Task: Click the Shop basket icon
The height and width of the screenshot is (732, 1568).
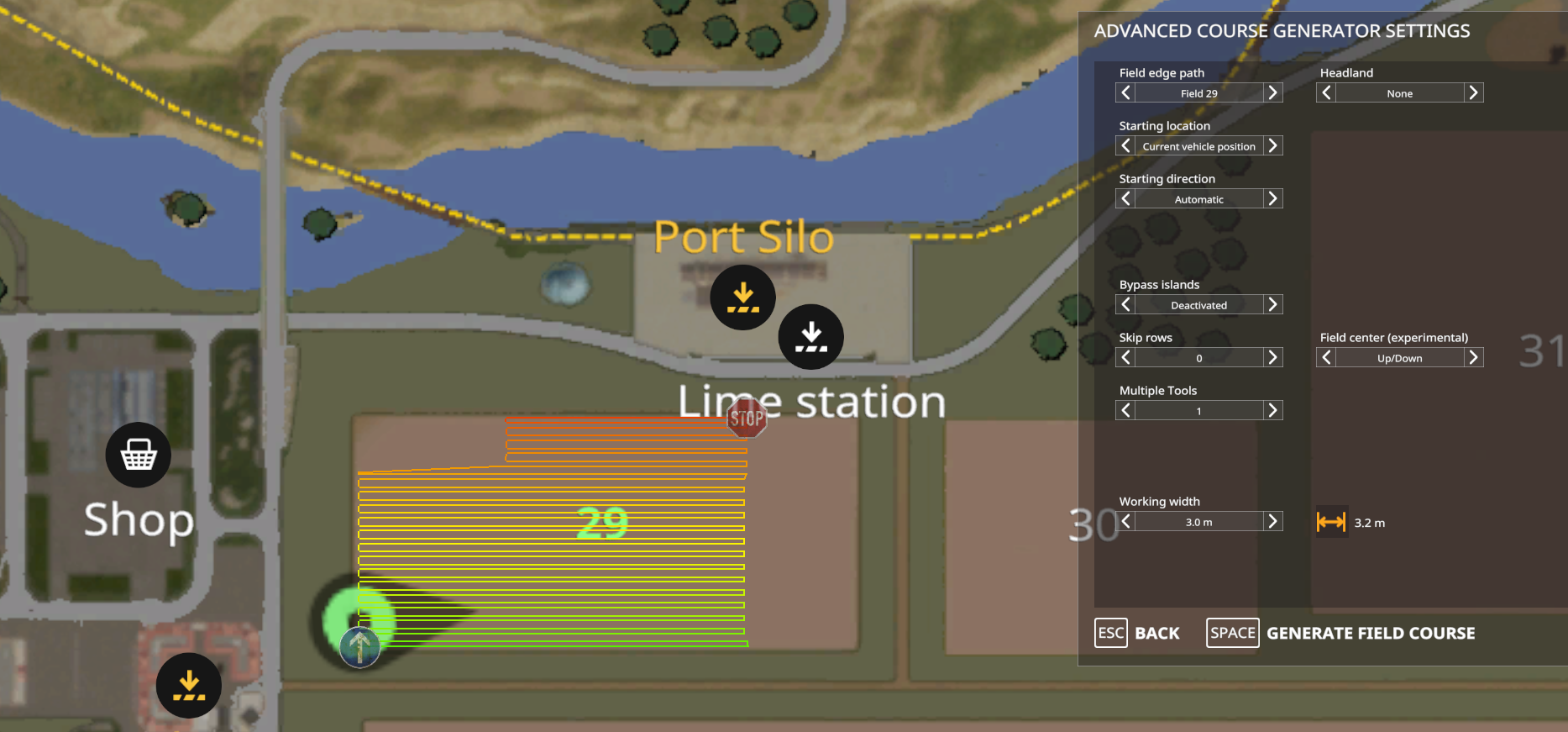Action: [x=138, y=455]
